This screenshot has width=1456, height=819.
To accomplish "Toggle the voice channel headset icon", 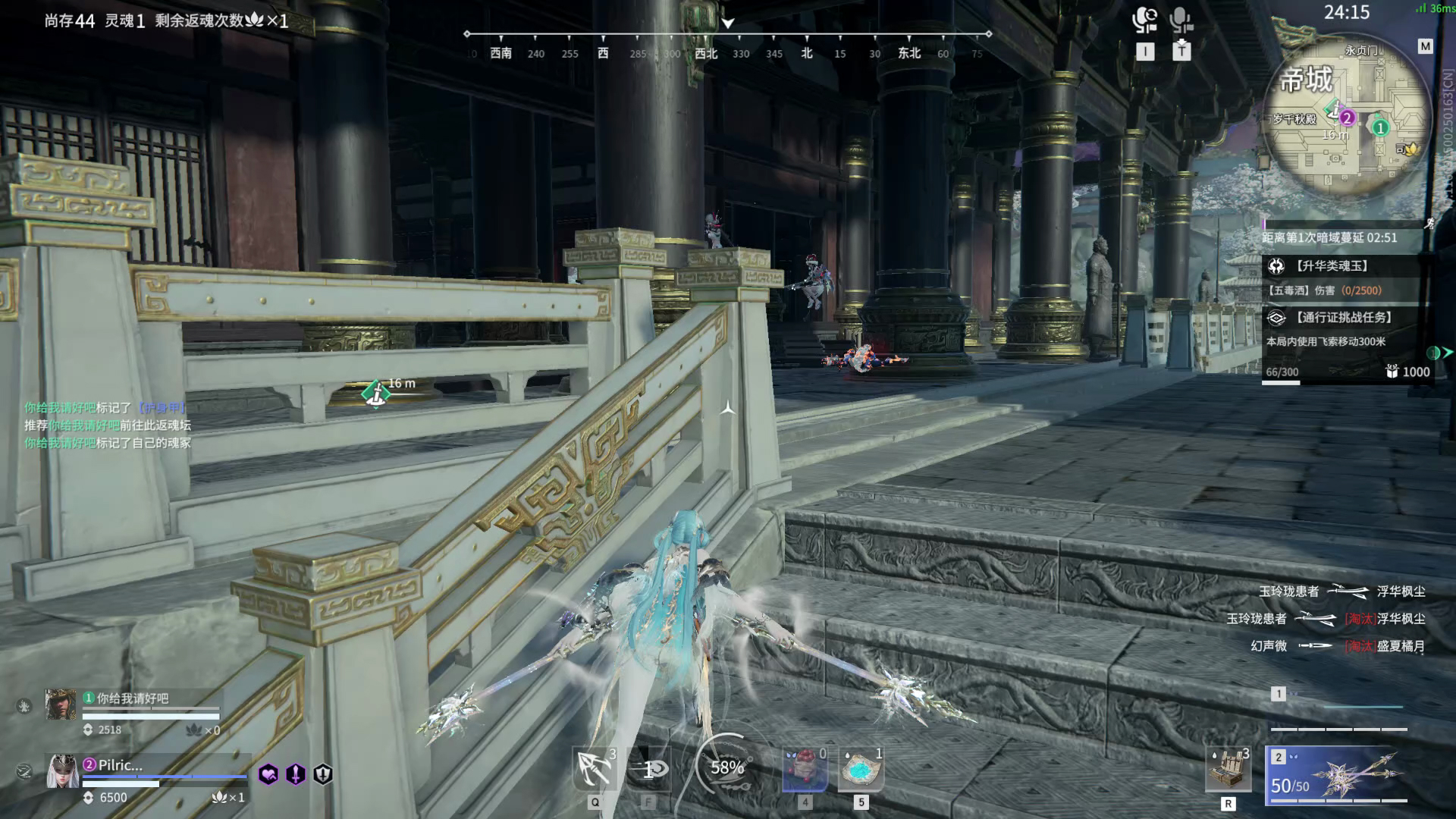I will point(1144,20).
